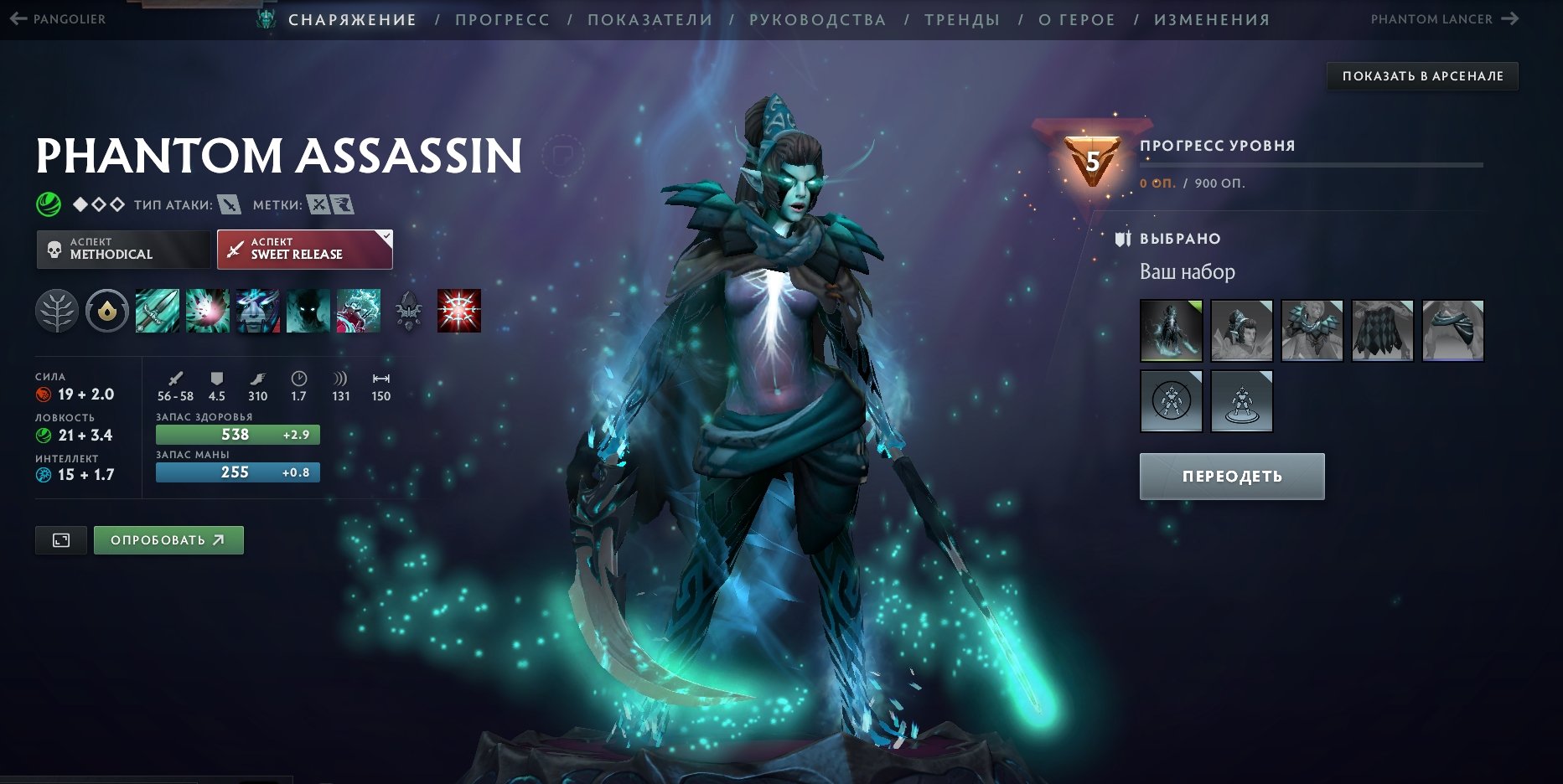Select the Stifling Dagger ability icon

(158, 311)
